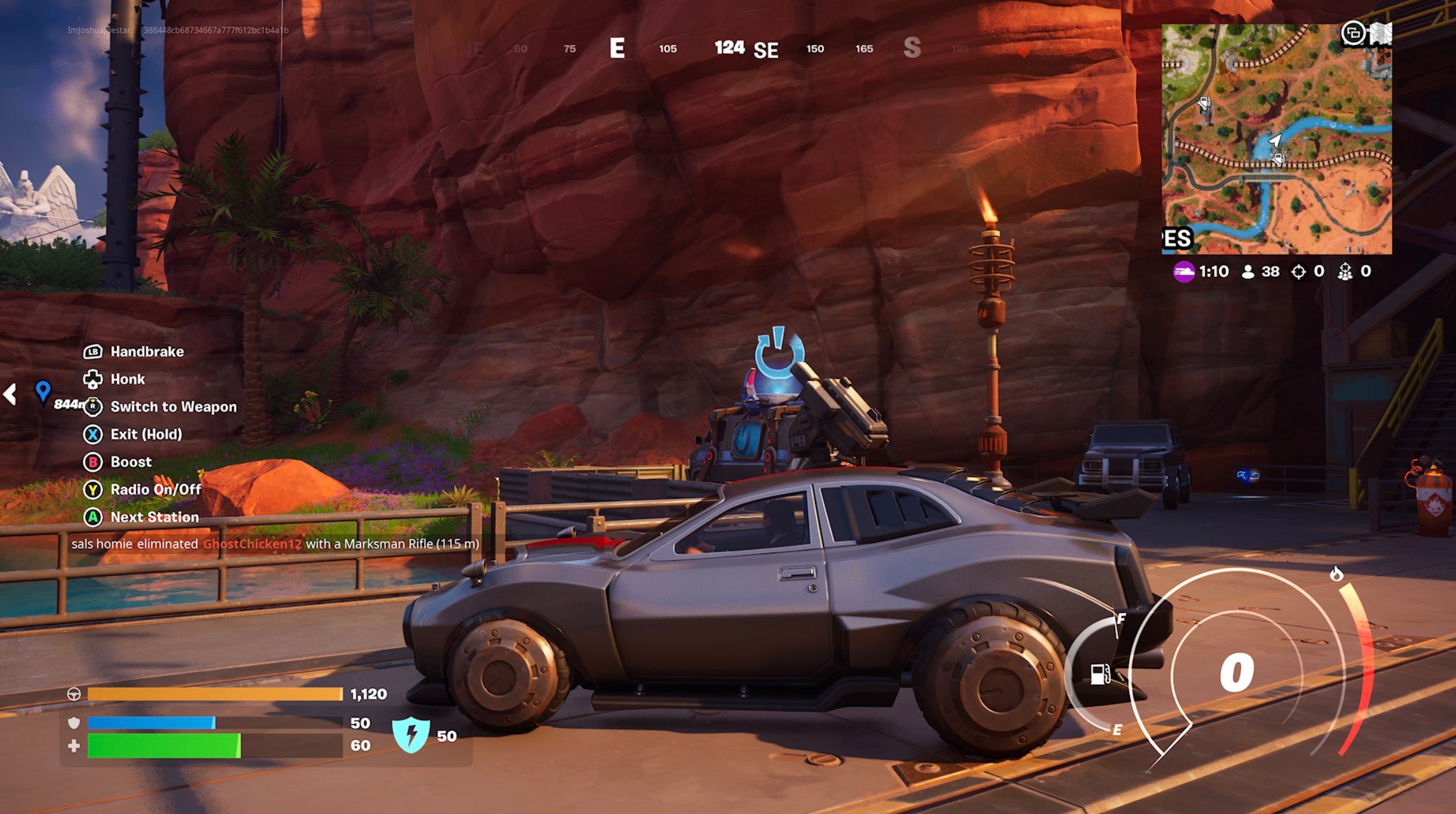
Task: Toggle the radio using the Y prompt
Action: coord(94,489)
